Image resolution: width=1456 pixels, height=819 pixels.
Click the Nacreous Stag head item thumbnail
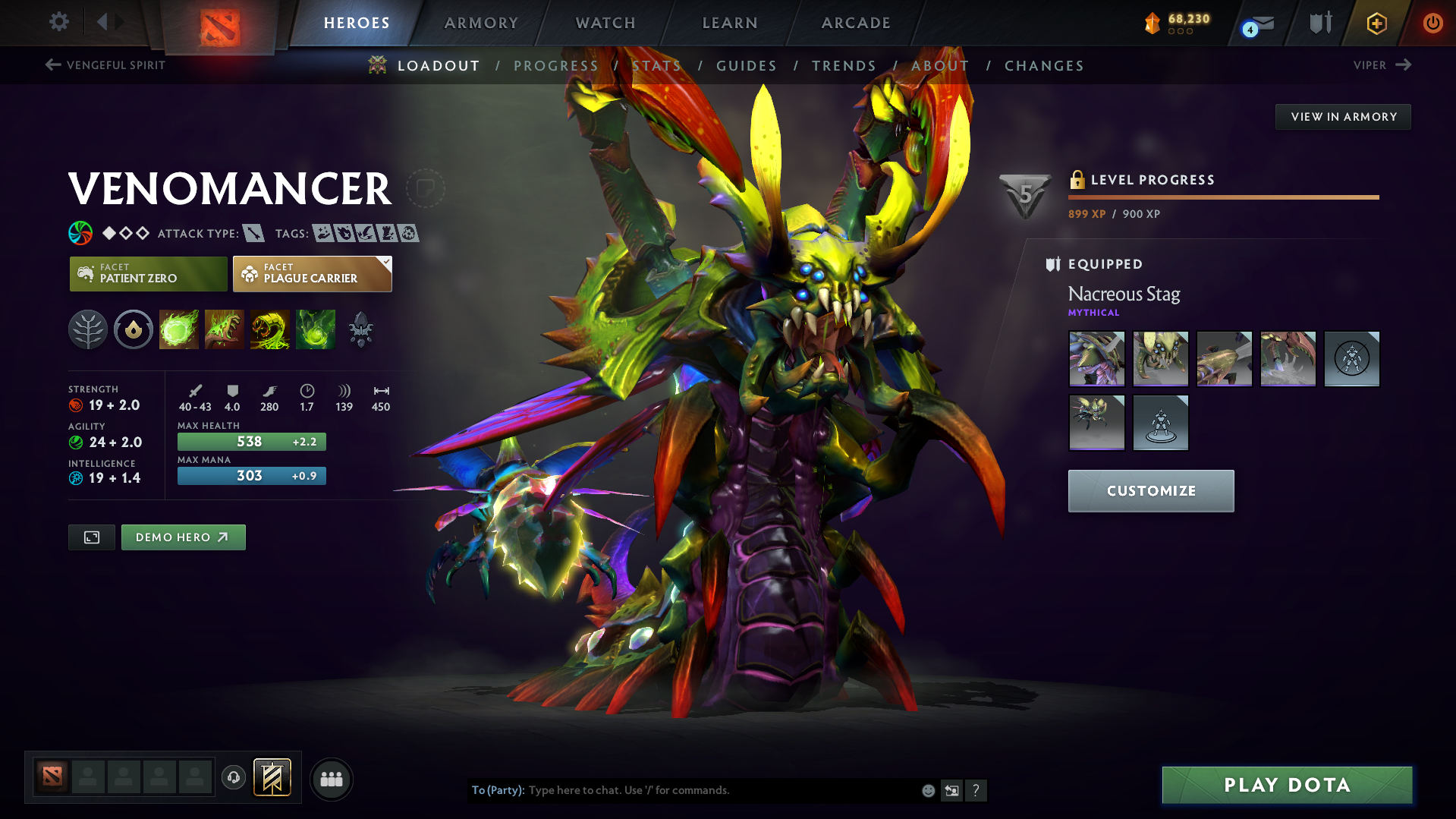(x=1160, y=358)
